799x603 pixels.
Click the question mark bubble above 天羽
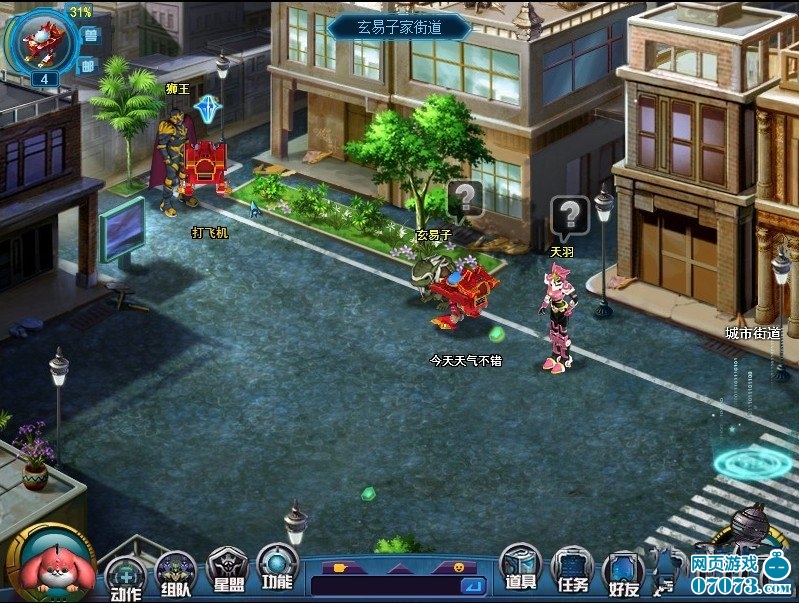(569, 215)
